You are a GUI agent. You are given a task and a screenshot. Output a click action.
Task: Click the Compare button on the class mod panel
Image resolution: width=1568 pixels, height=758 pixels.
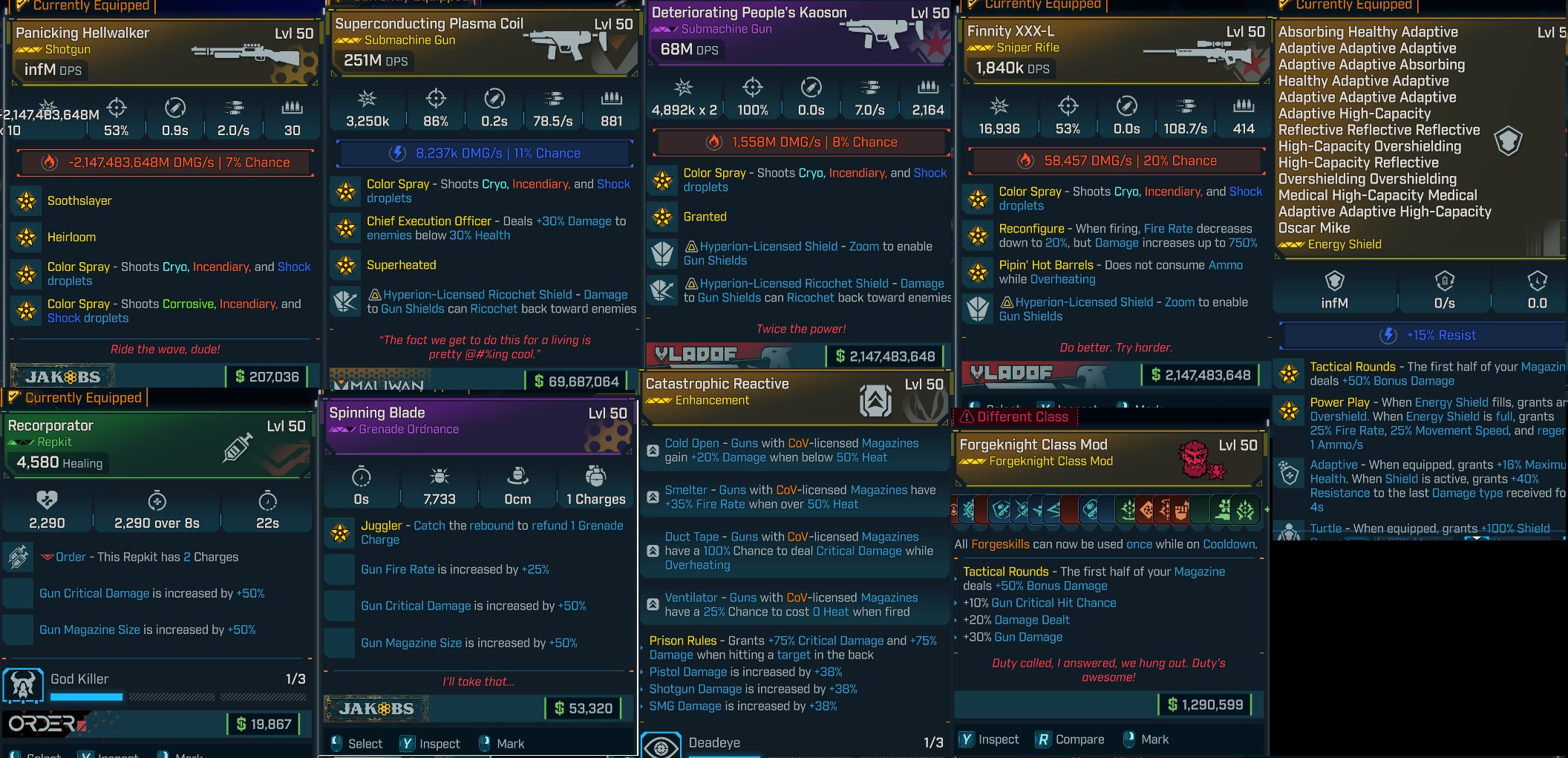click(x=1070, y=739)
